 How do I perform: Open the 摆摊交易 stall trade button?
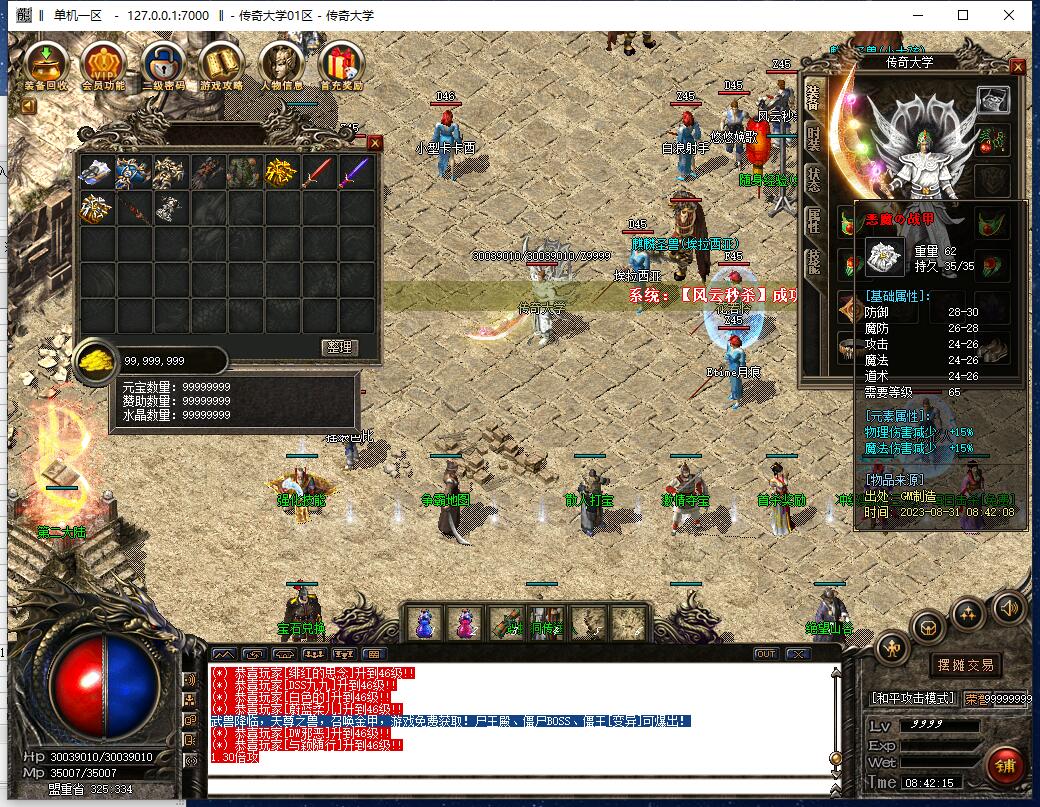[965, 666]
